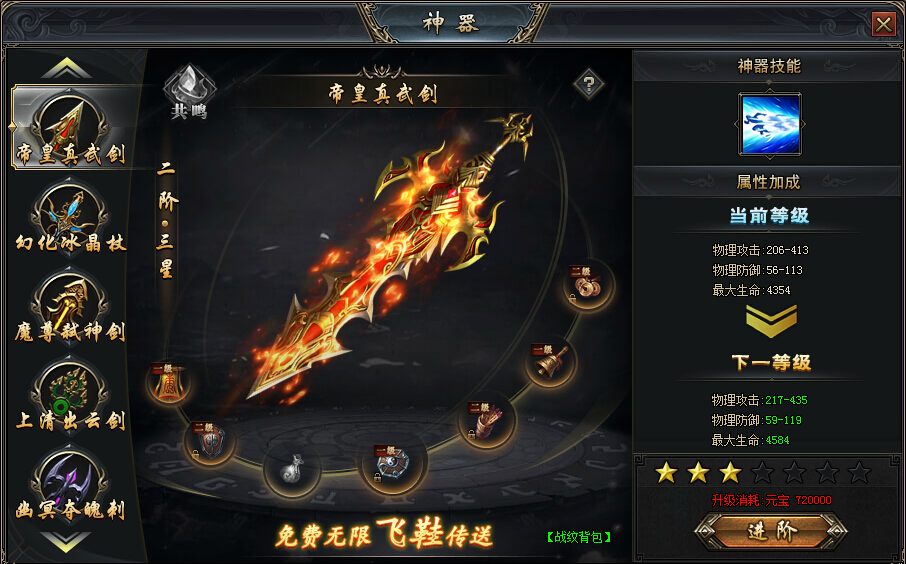The height and width of the screenshot is (564, 906).
Task: Select the arrow quiver rune slot
Action: pos(487,421)
